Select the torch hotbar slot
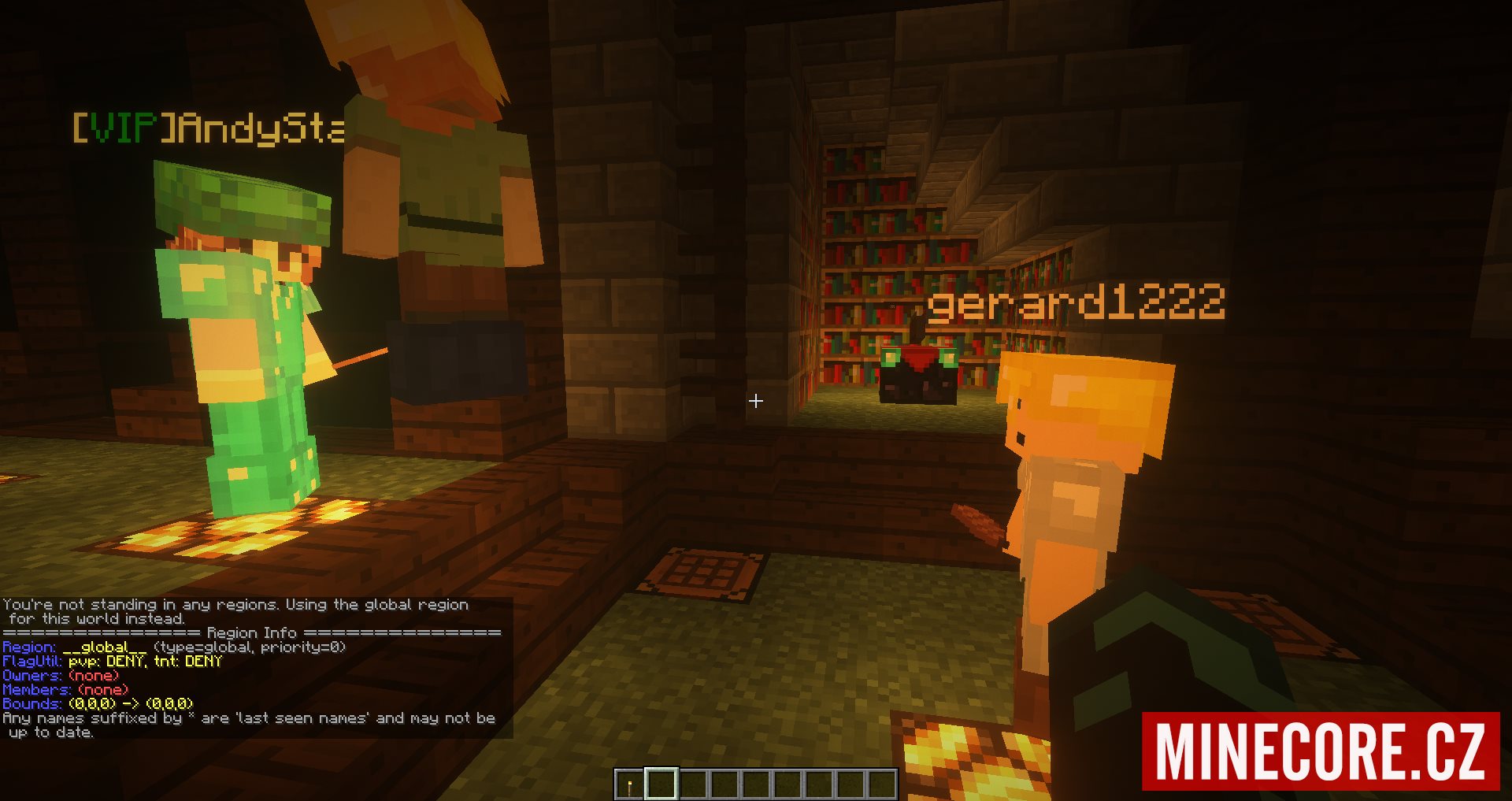 tap(629, 784)
